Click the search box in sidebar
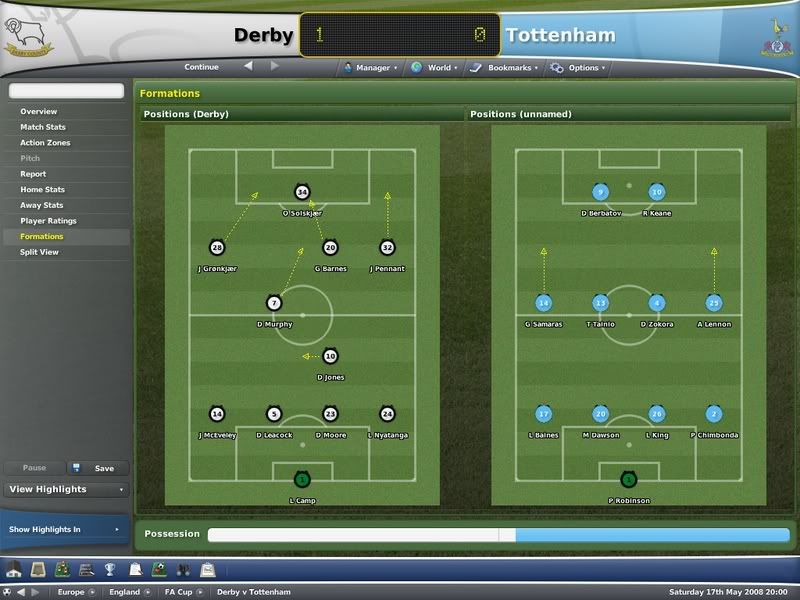 point(65,92)
